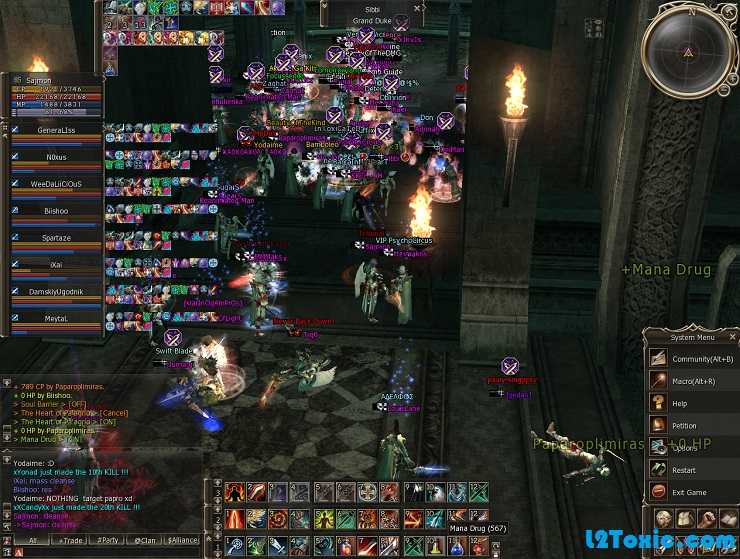Select party member GeneraLIss
Image resolution: width=740 pixels, height=559 pixels.
pos(56,131)
